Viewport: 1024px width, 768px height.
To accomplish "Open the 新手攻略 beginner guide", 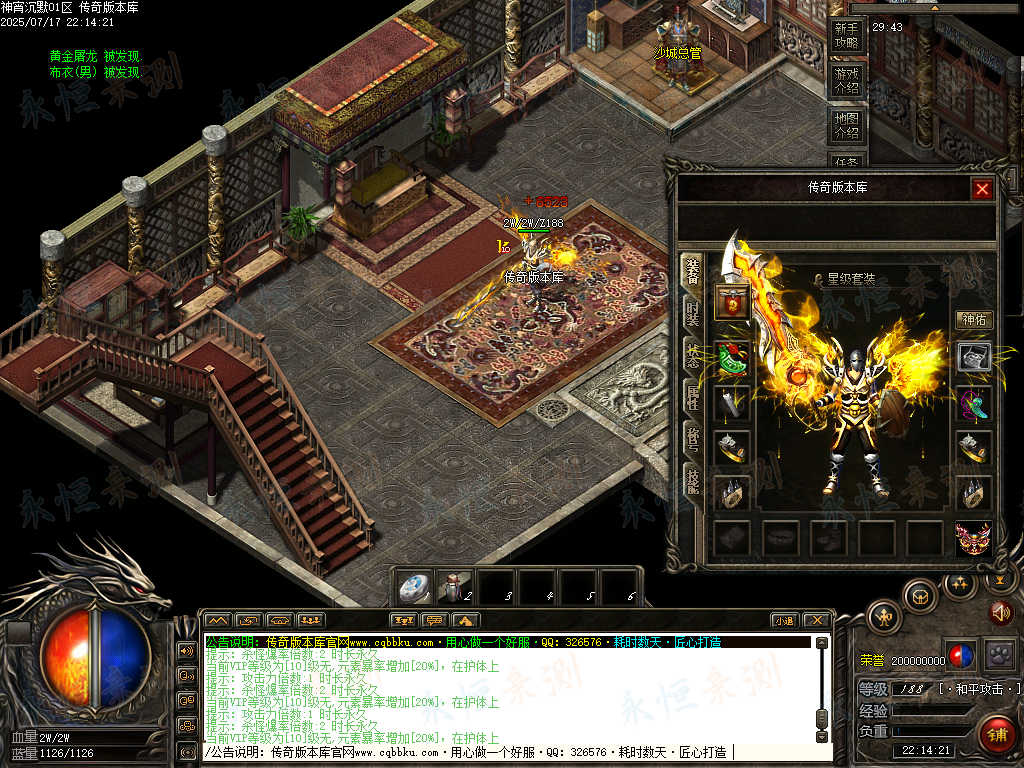I will click(x=846, y=36).
